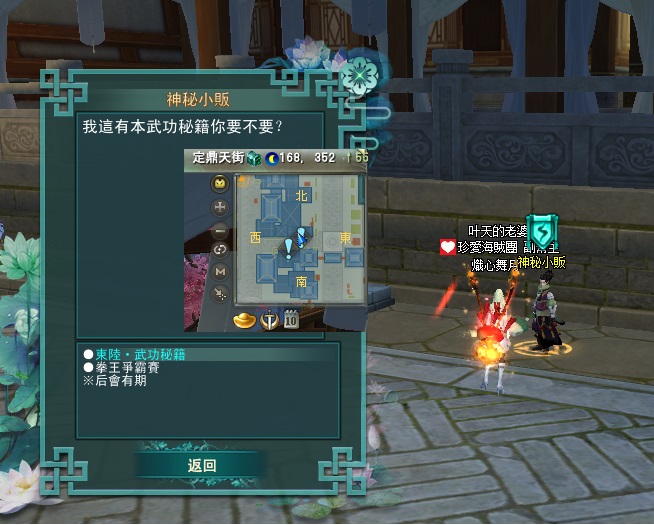Open the gold ingot shop icon
Image resolution: width=654 pixels, height=525 pixels.
pyautogui.click(x=244, y=320)
